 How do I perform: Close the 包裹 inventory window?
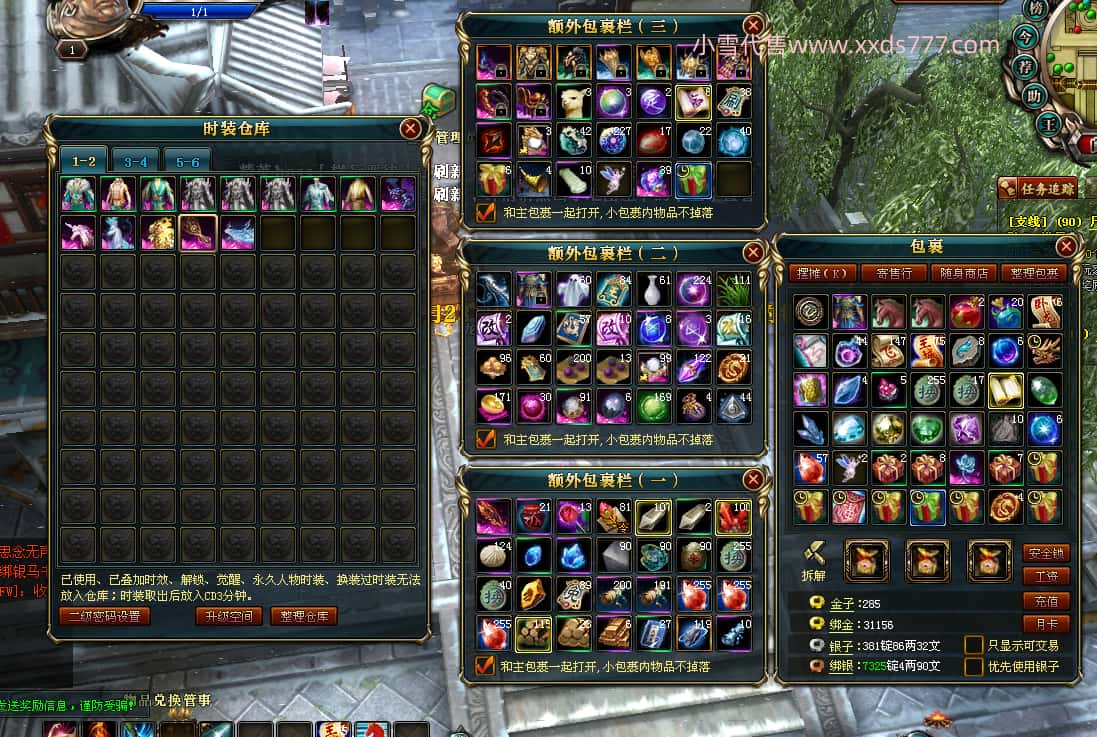pos(1066,246)
